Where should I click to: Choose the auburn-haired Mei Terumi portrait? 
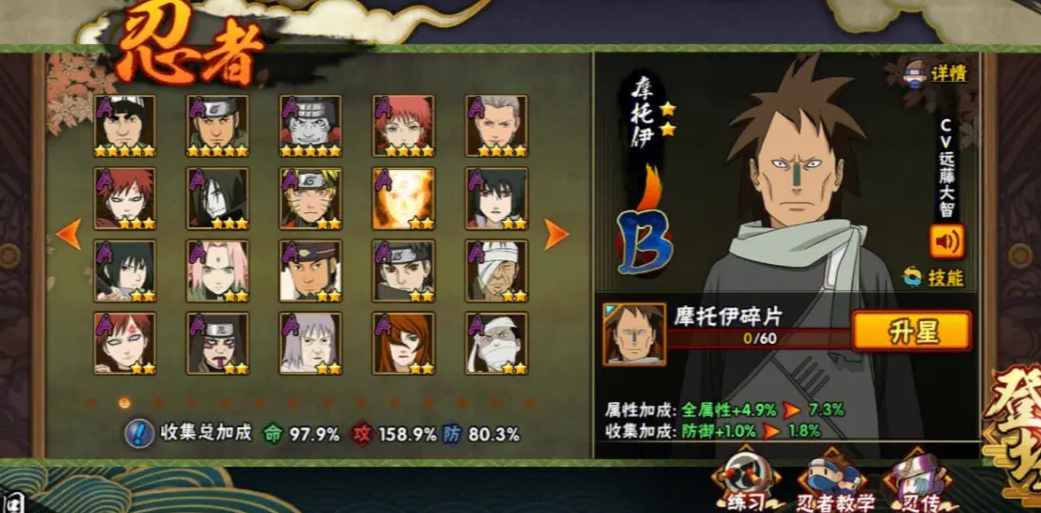(x=404, y=343)
